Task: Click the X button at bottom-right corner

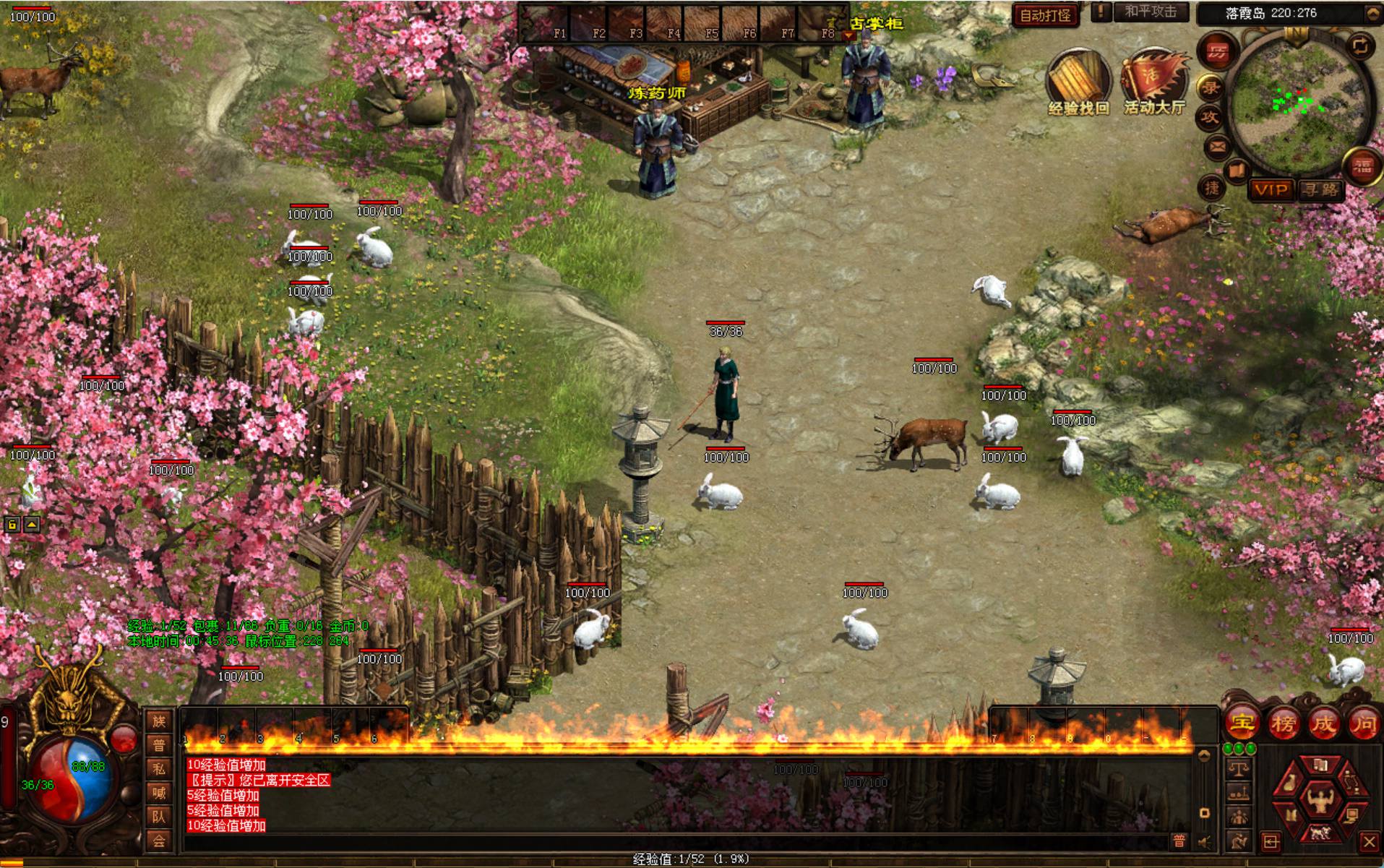Action: pyautogui.click(x=1368, y=842)
